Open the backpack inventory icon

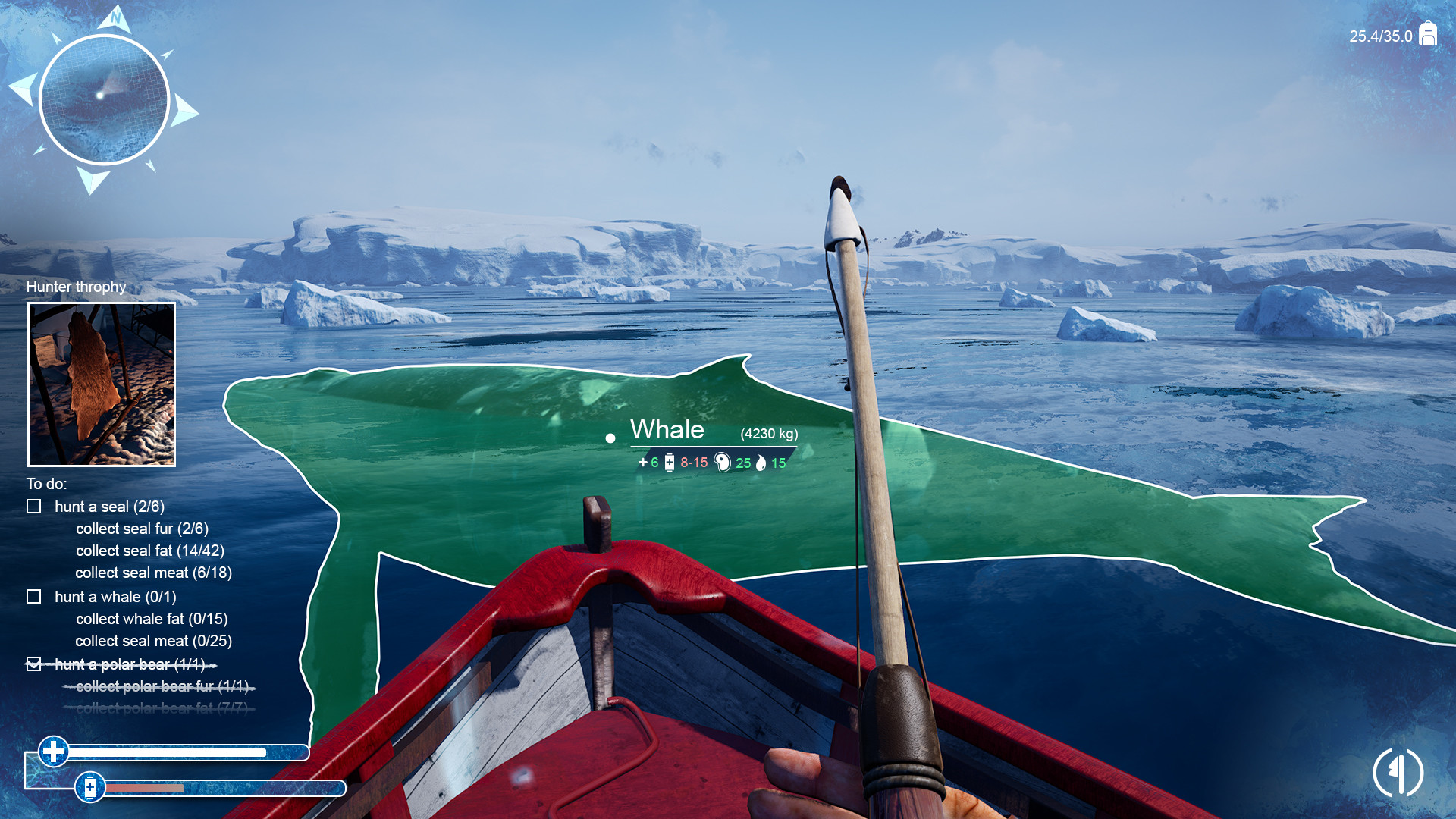pyautogui.click(x=1428, y=35)
